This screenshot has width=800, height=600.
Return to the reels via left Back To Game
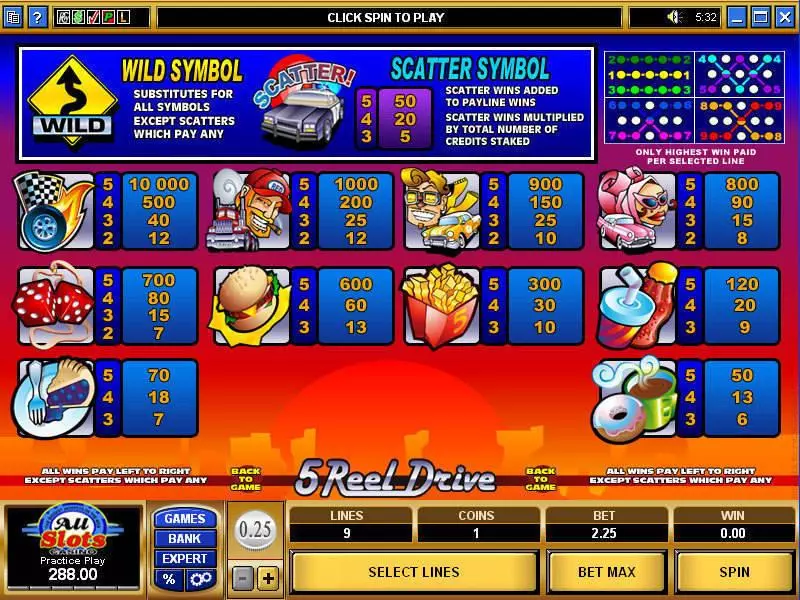point(245,479)
